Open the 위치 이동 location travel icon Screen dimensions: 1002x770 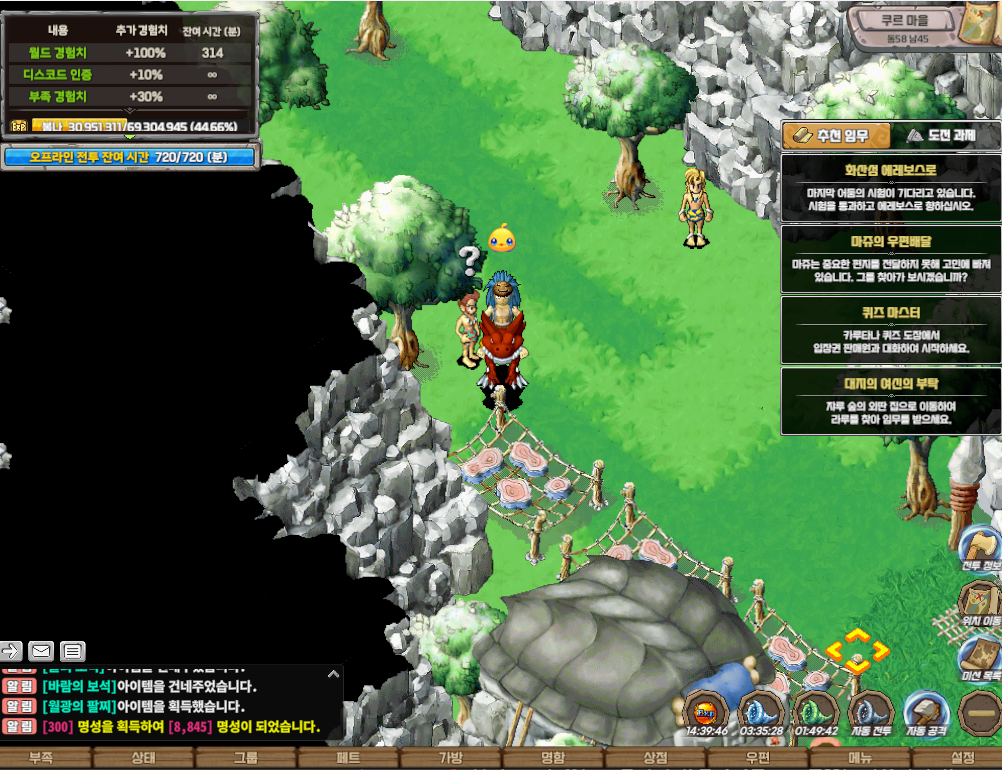tap(980, 602)
